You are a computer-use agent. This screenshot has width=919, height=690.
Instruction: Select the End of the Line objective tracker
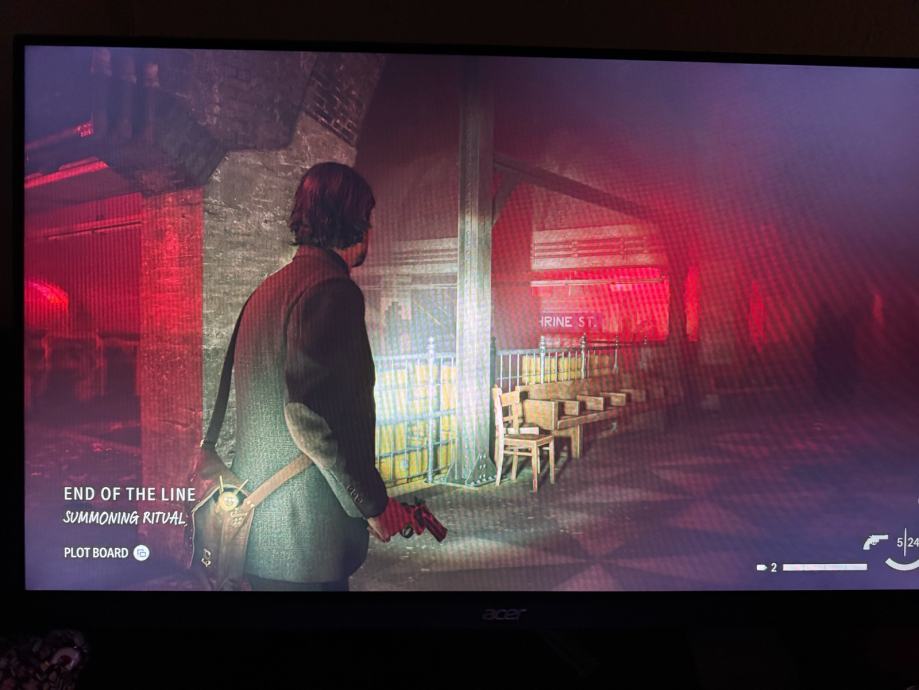pyautogui.click(x=125, y=494)
